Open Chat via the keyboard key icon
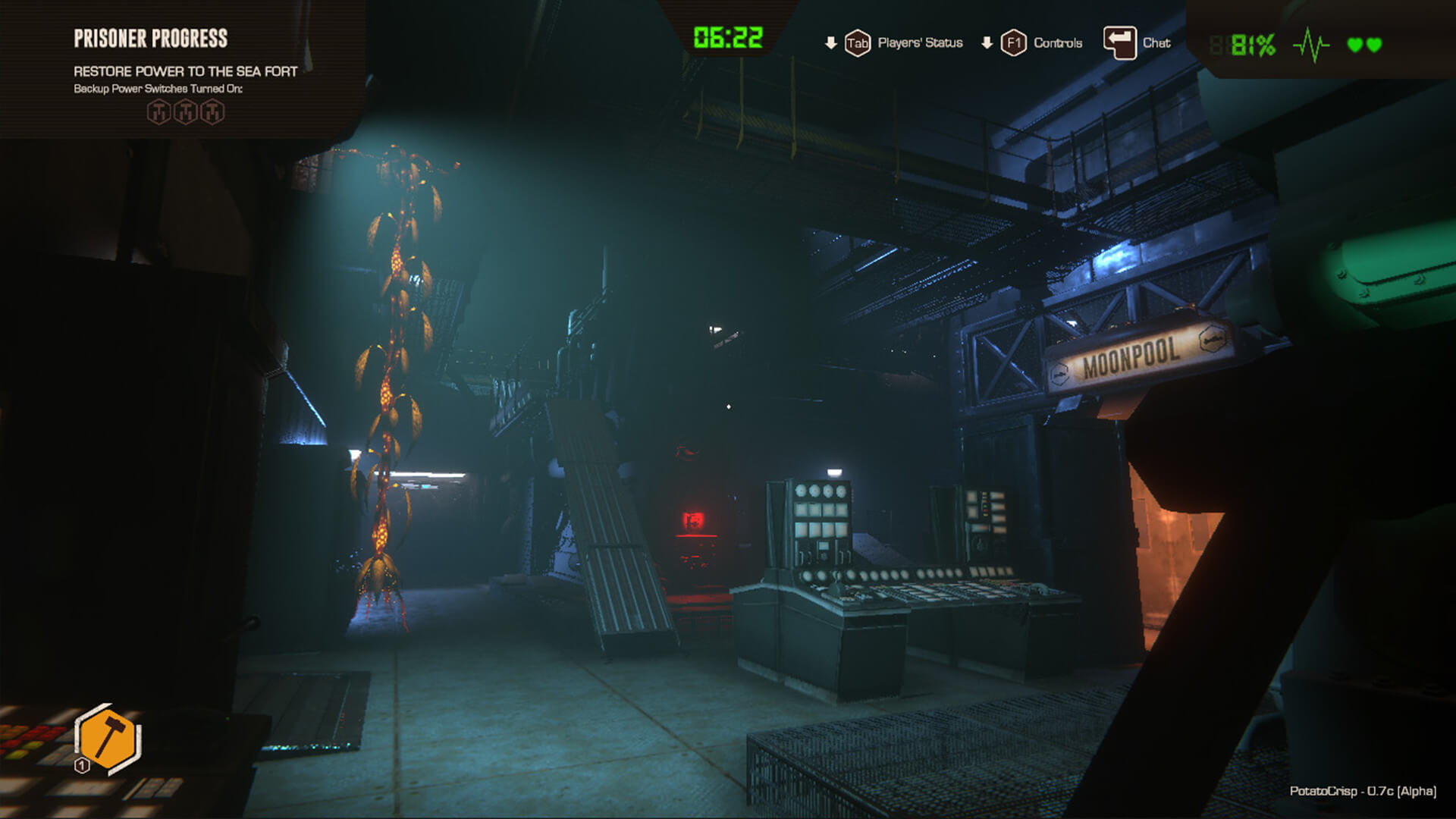This screenshot has height=819, width=1456. [1119, 43]
